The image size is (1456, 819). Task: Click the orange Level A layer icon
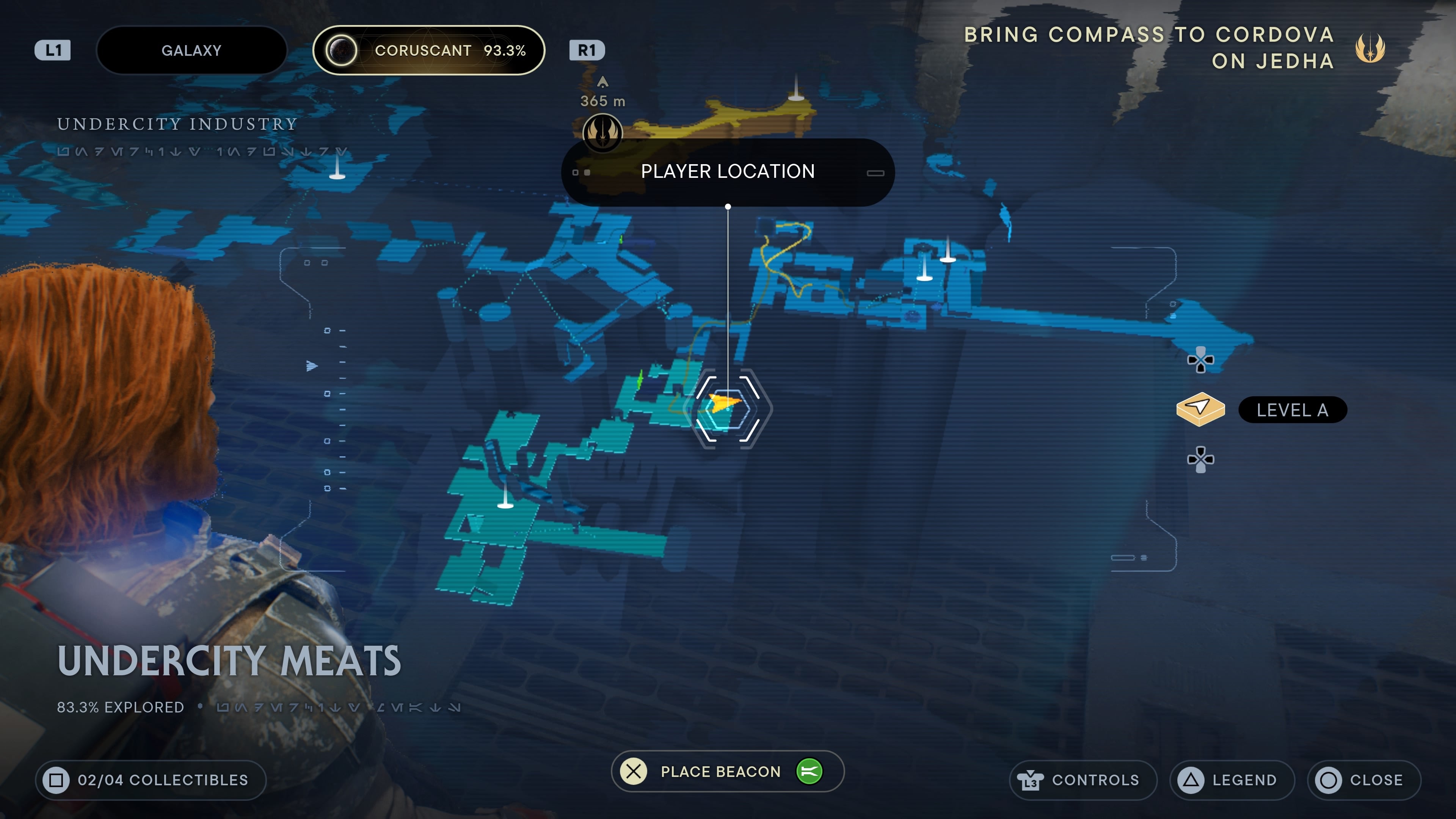[x=1199, y=410]
